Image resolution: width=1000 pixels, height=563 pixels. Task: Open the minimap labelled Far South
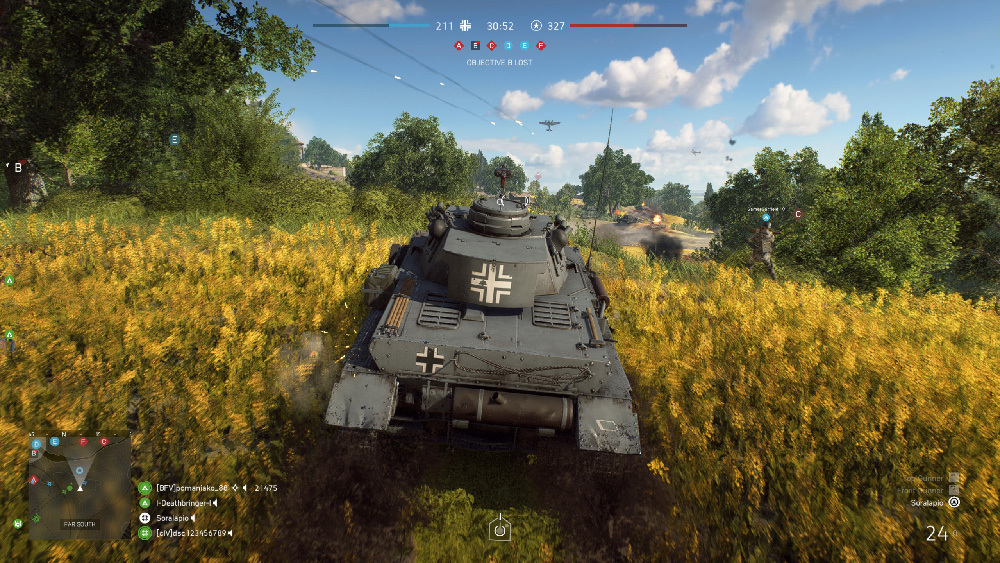[x=79, y=486]
